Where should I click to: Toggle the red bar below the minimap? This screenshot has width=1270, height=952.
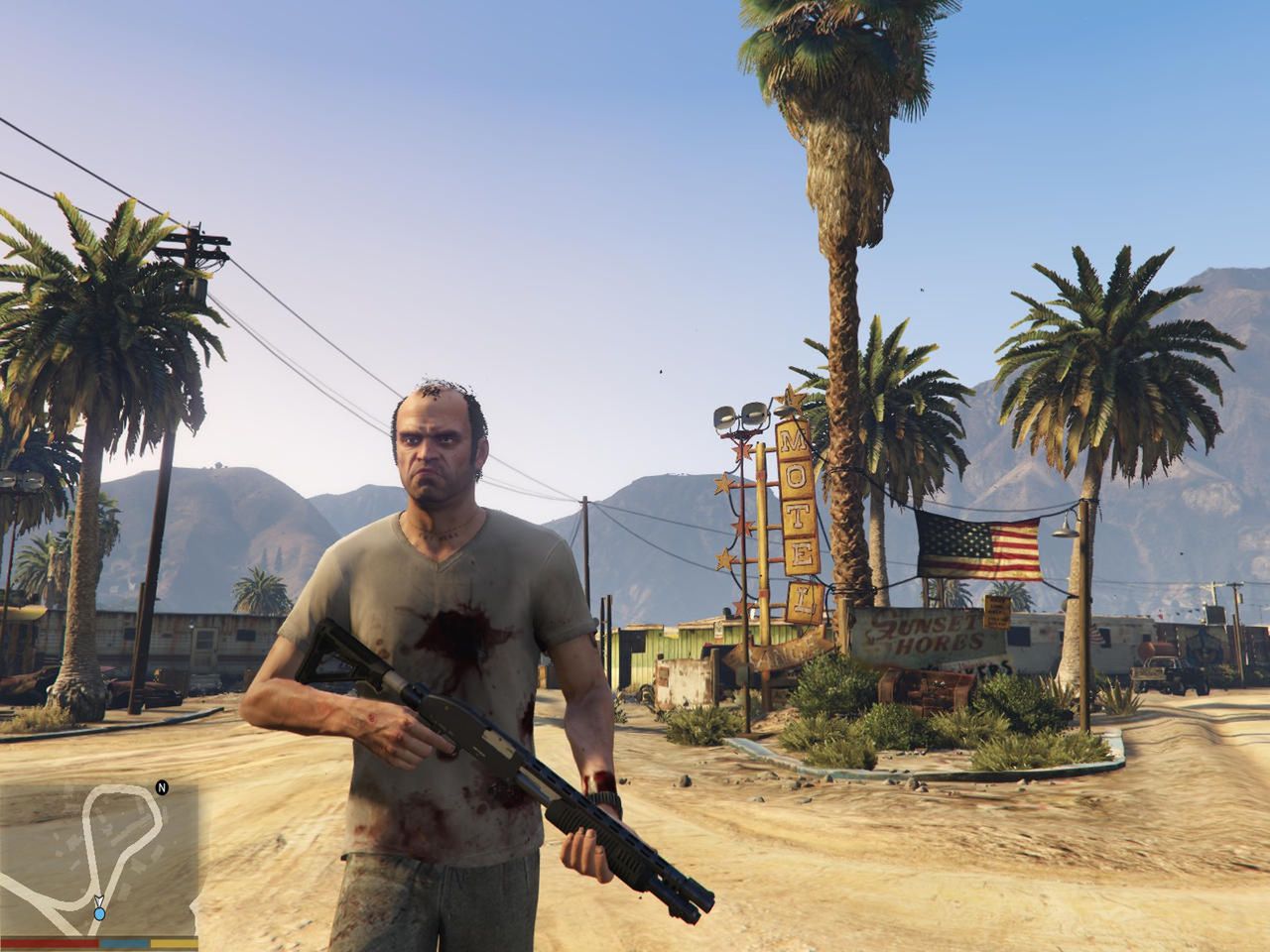[50, 940]
